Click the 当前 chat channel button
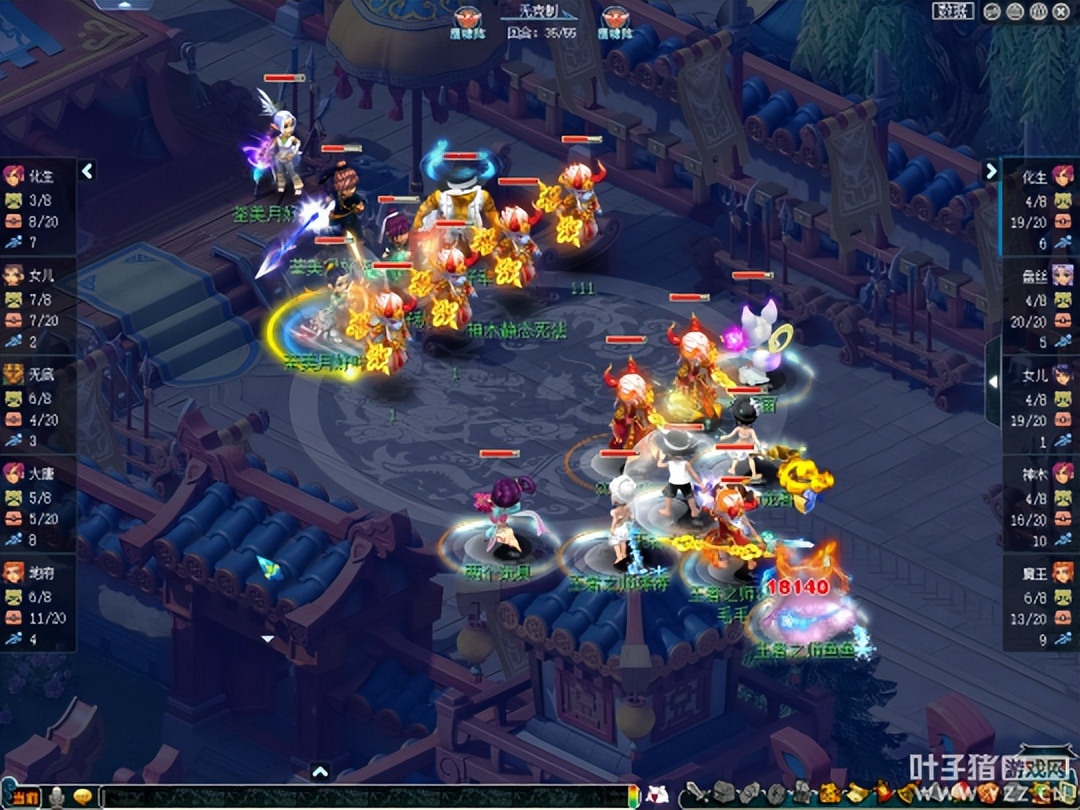1080x810 pixels. point(24,797)
